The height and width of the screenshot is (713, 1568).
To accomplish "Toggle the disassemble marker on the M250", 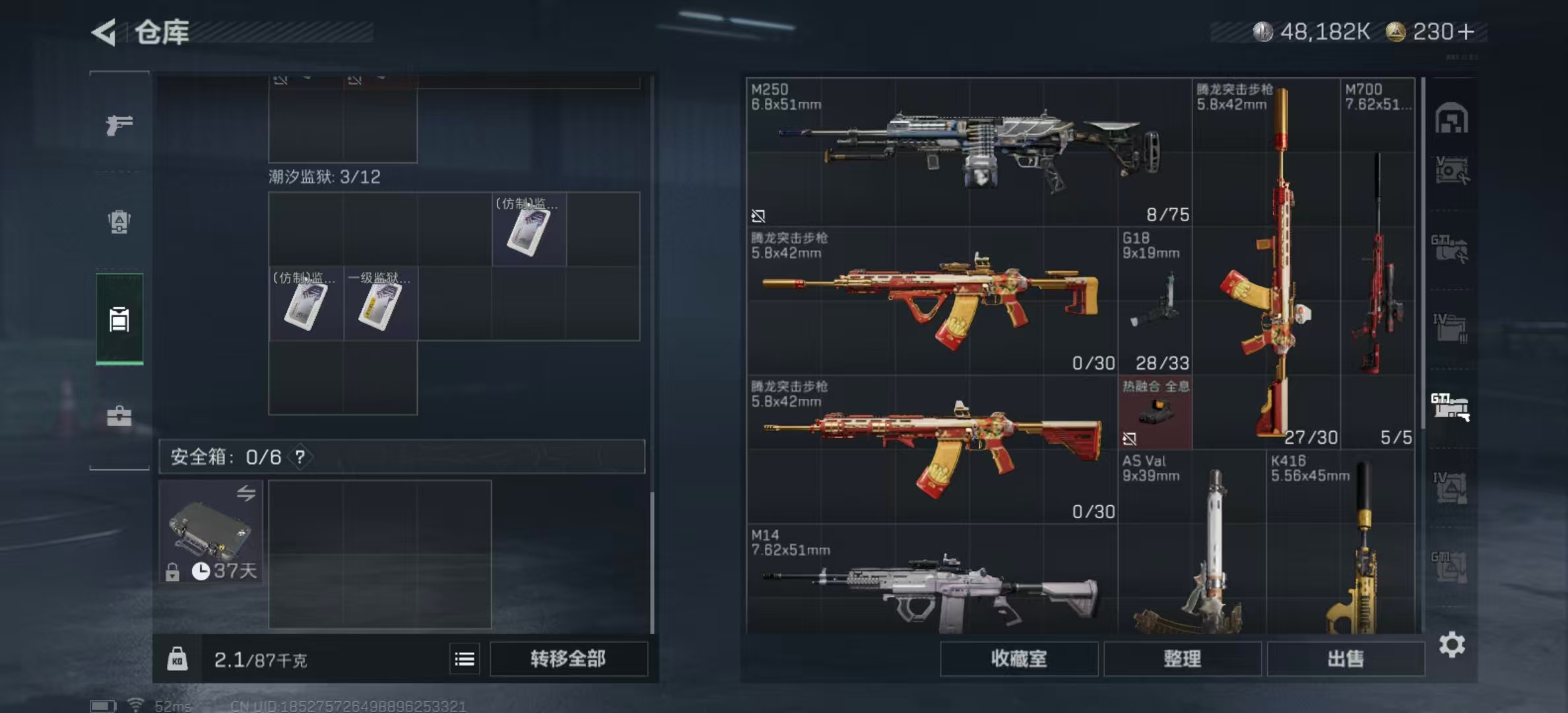I will tap(759, 215).
